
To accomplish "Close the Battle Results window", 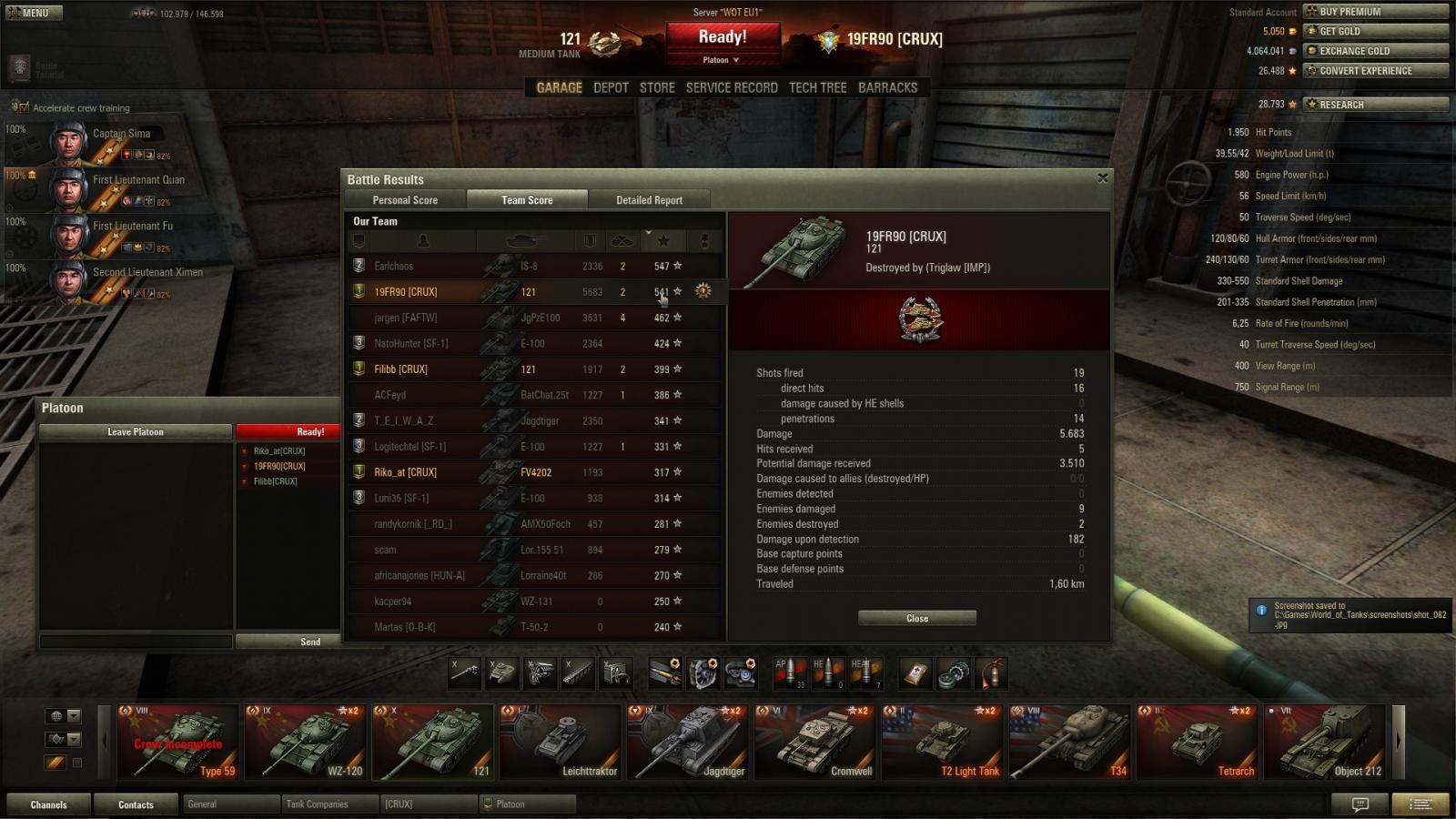I will pyautogui.click(x=1103, y=178).
